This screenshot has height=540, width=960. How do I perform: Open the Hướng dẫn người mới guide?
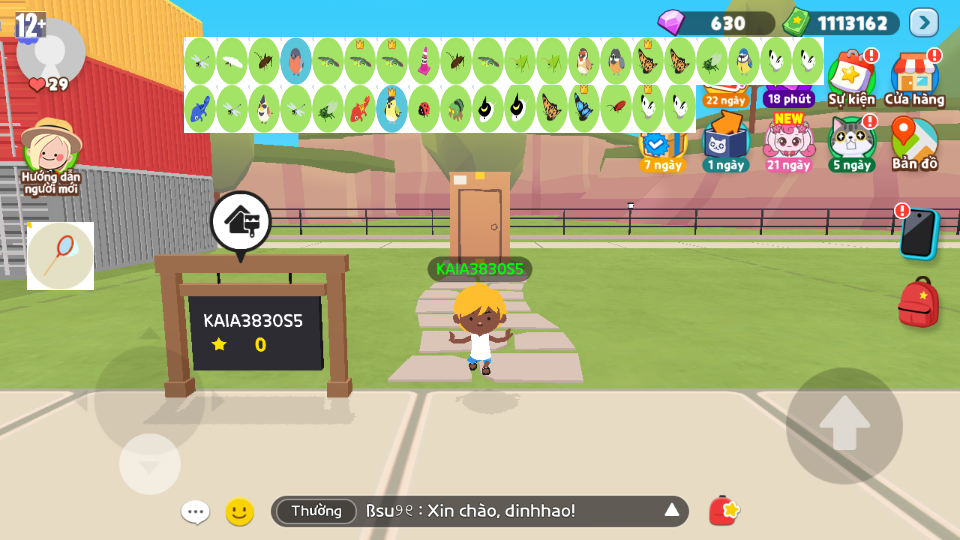(x=51, y=155)
